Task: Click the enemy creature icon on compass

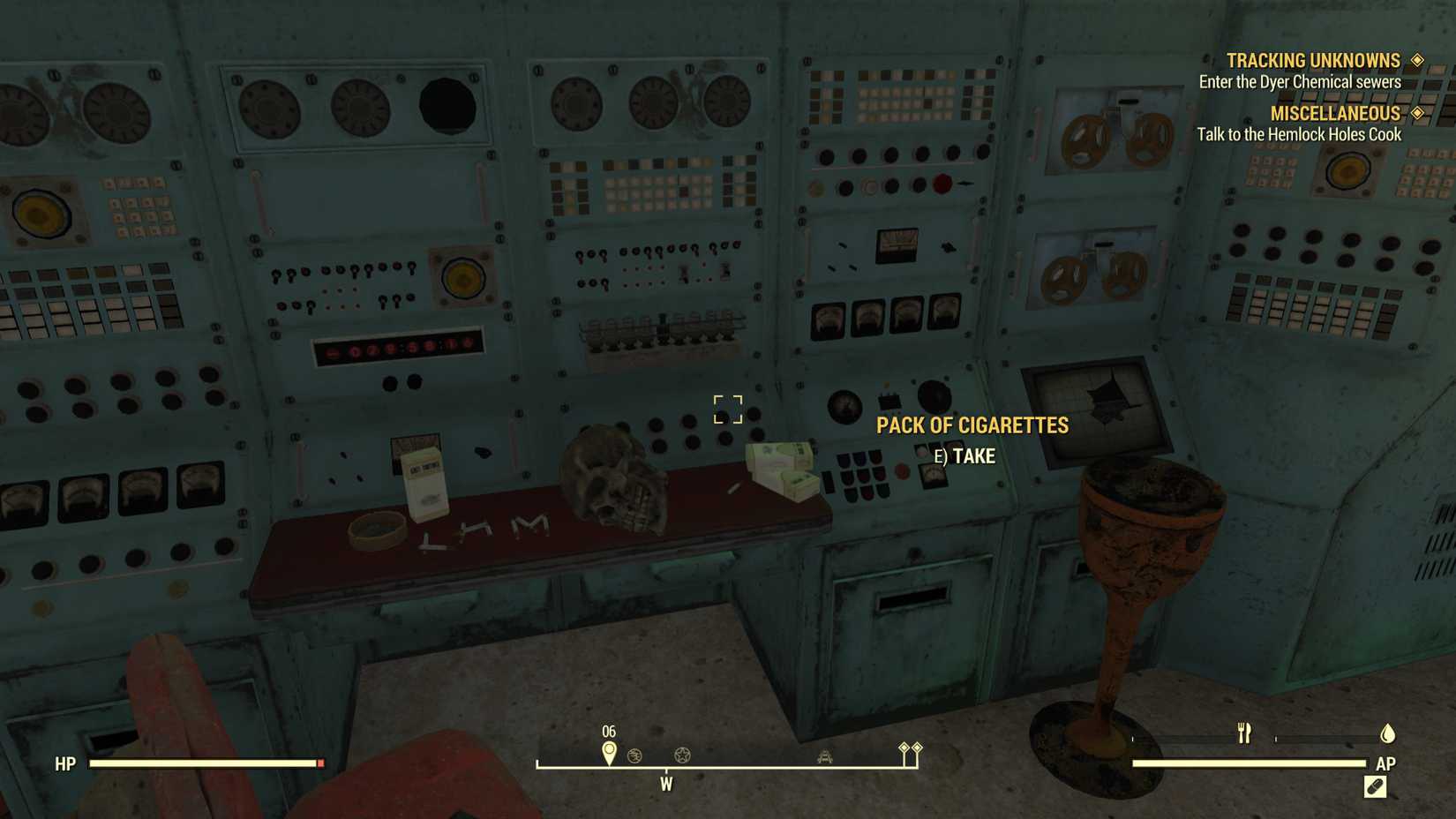Action: tap(824, 756)
